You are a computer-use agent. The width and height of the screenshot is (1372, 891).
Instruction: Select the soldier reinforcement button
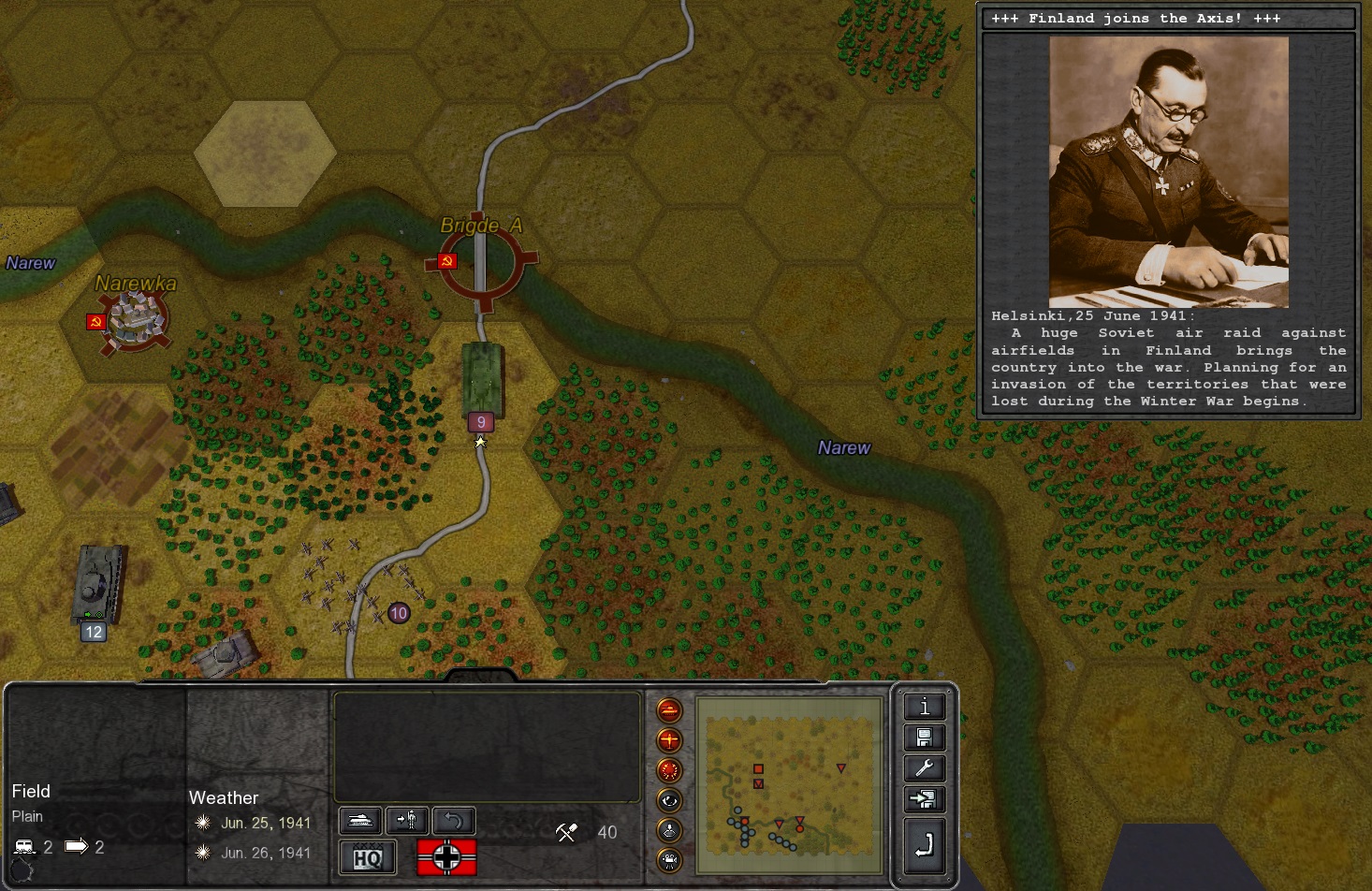pos(407,821)
